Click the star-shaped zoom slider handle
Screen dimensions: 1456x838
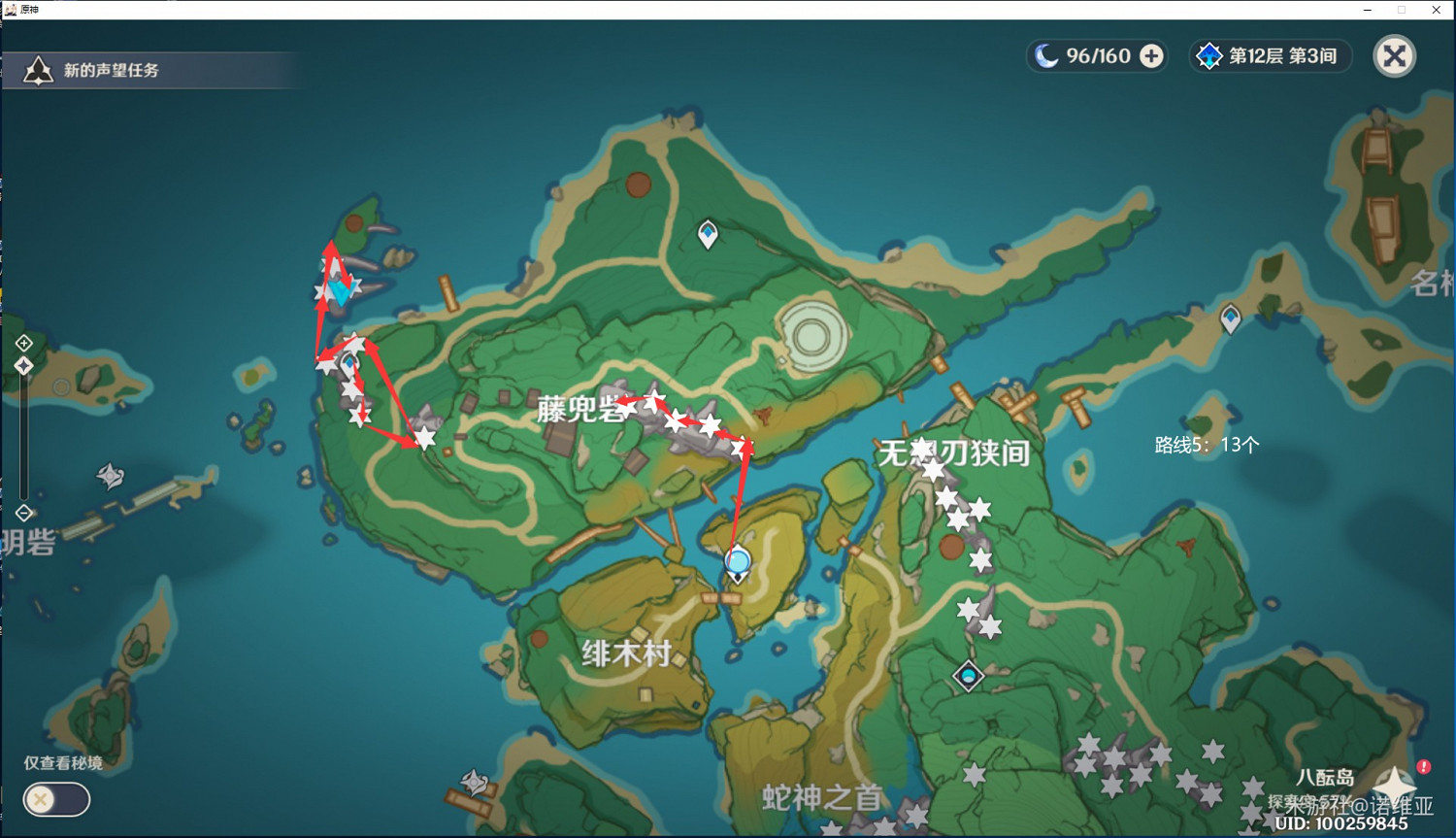pyautogui.click(x=23, y=364)
